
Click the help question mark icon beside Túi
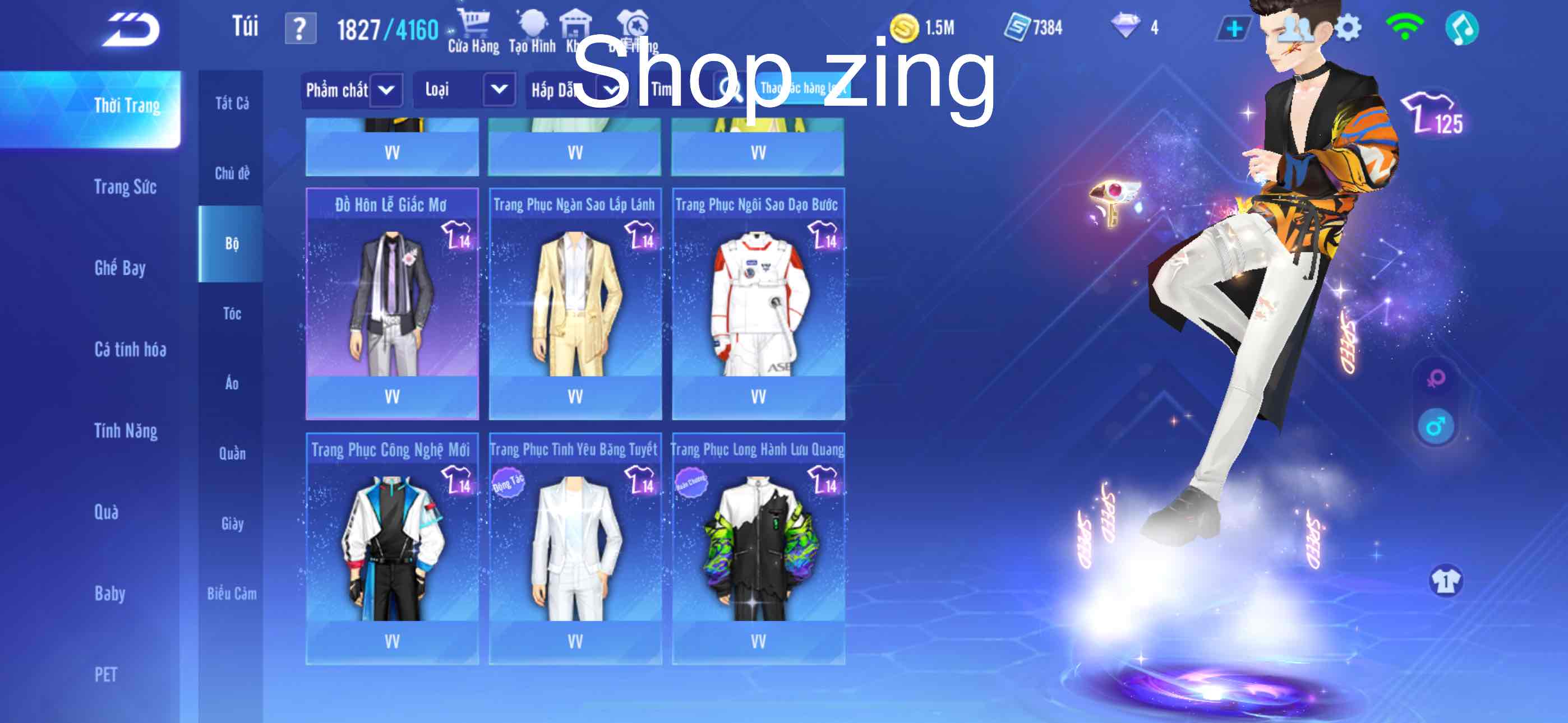(x=301, y=26)
